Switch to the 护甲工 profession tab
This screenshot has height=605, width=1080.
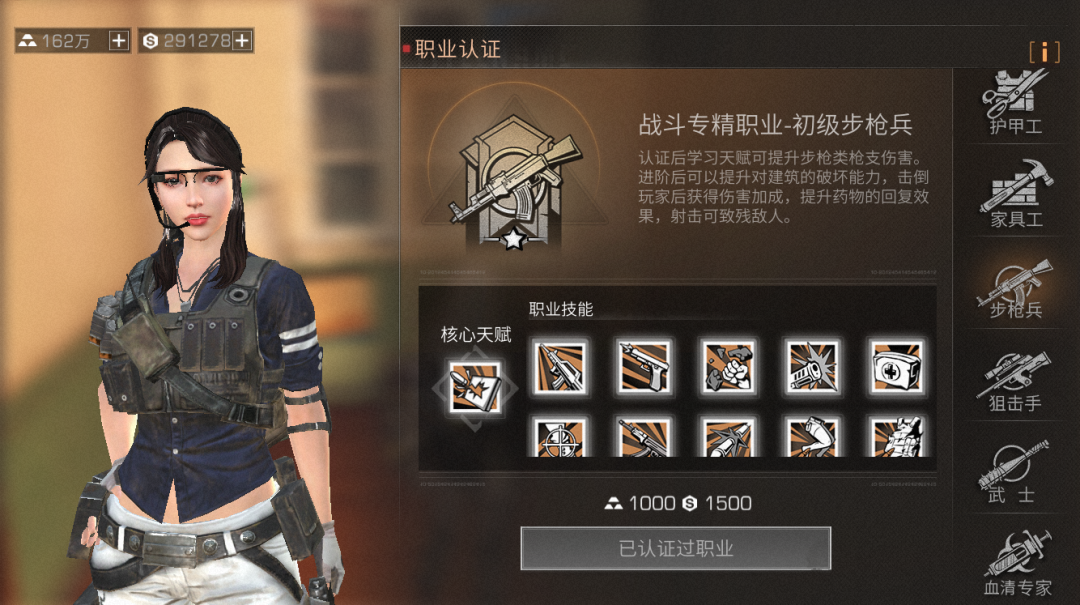(1015, 102)
